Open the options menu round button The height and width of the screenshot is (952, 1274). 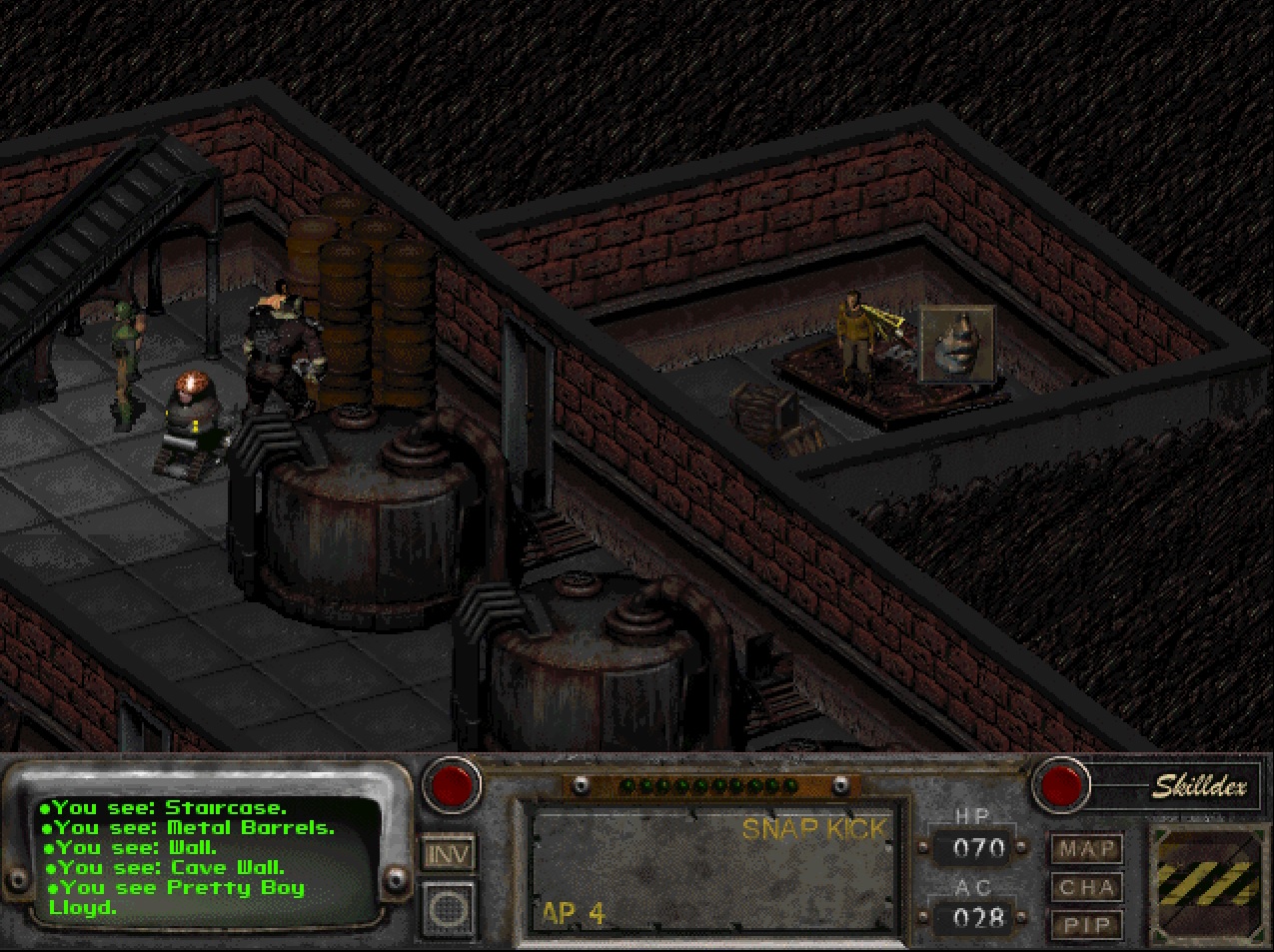pos(449,907)
